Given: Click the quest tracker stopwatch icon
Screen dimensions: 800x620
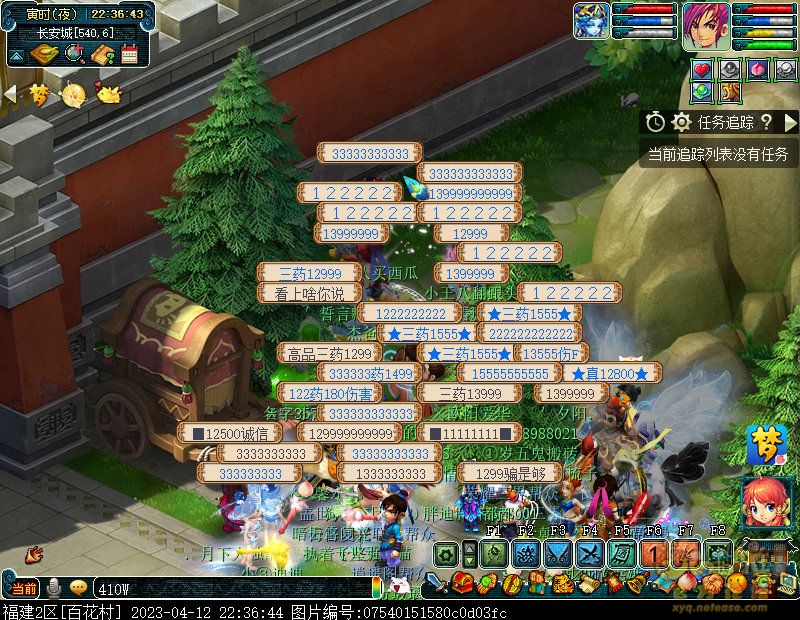Looking at the screenshot, I should [655, 122].
